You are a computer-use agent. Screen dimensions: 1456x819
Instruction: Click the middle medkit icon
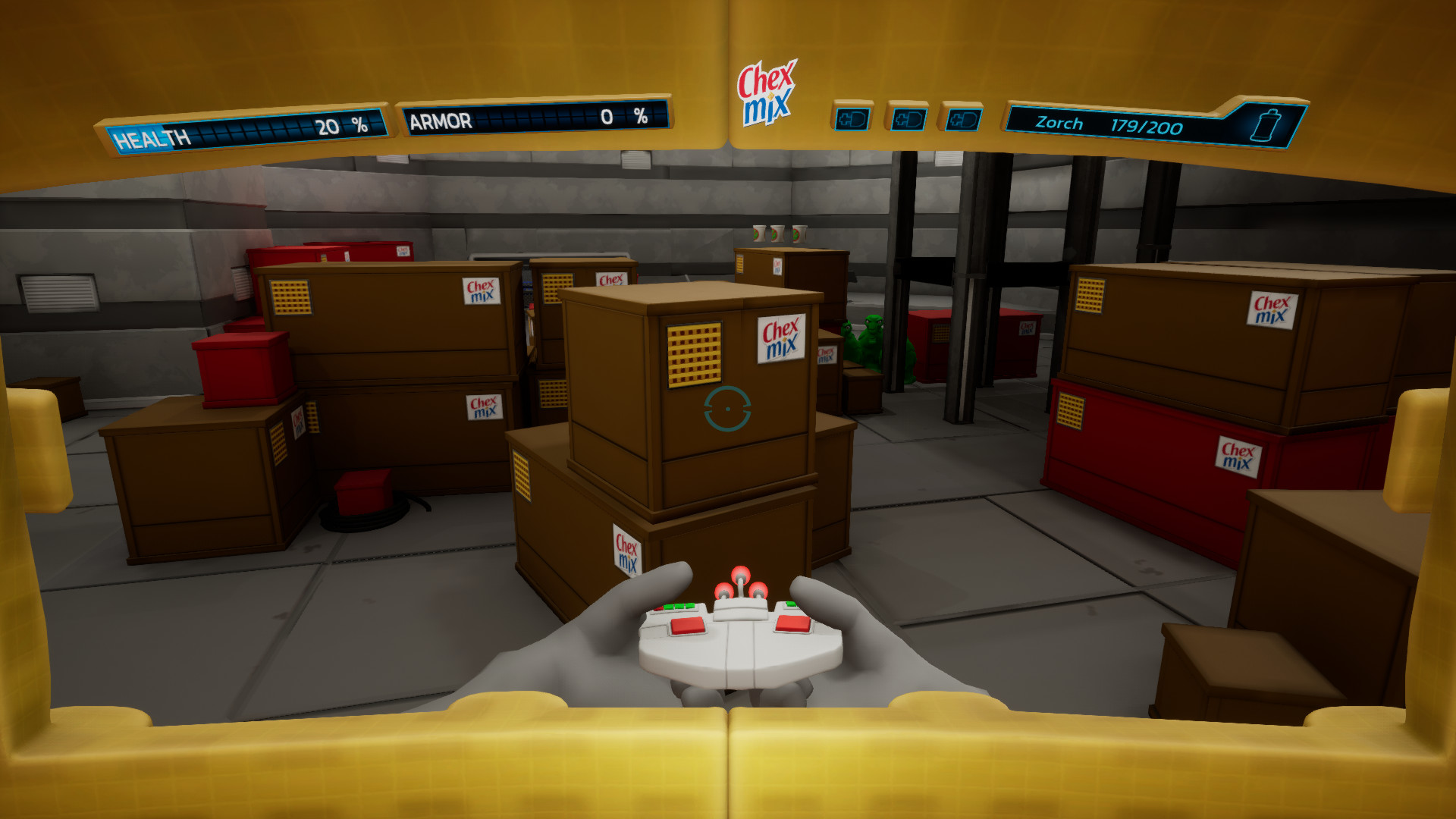908,118
